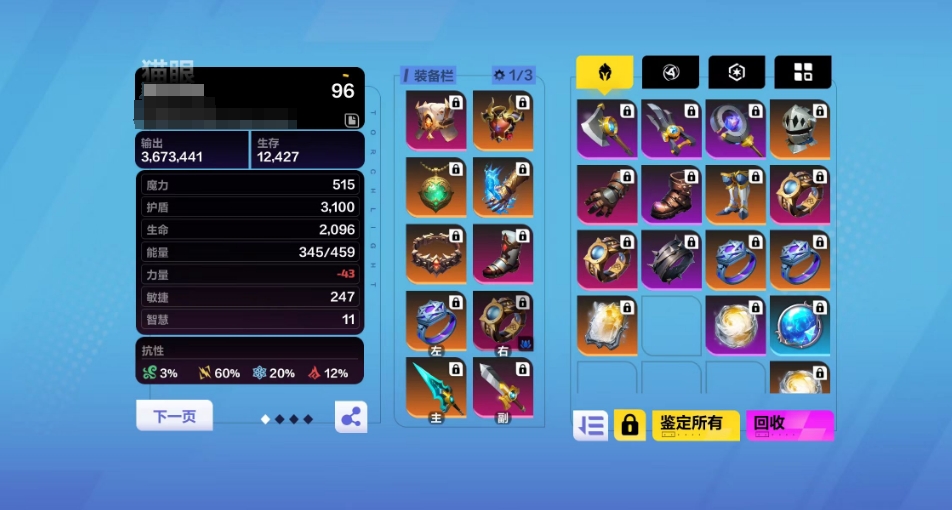Select the blue crystal orb item
This screenshot has width=952, height=510.
(x=799, y=325)
